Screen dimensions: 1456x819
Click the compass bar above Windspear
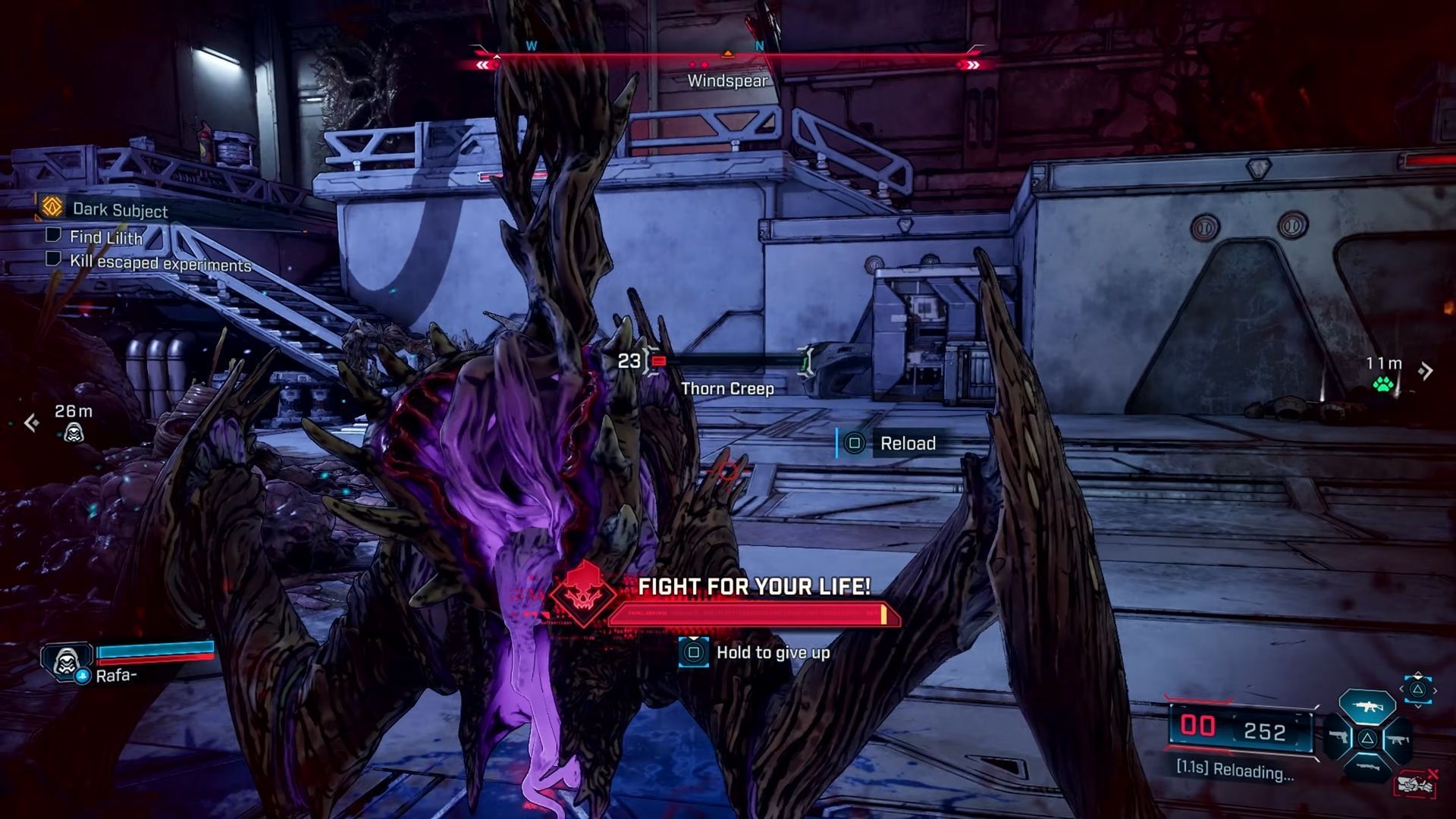(x=727, y=56)
